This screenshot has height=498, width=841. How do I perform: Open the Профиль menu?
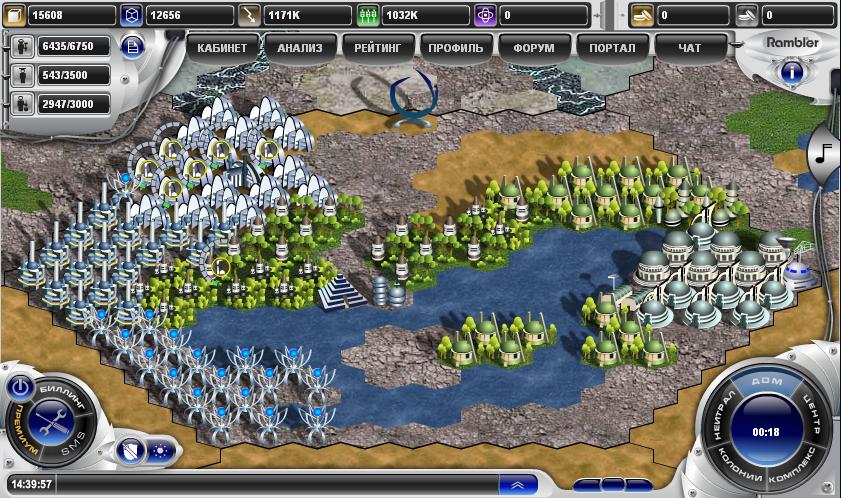(455, 47)
